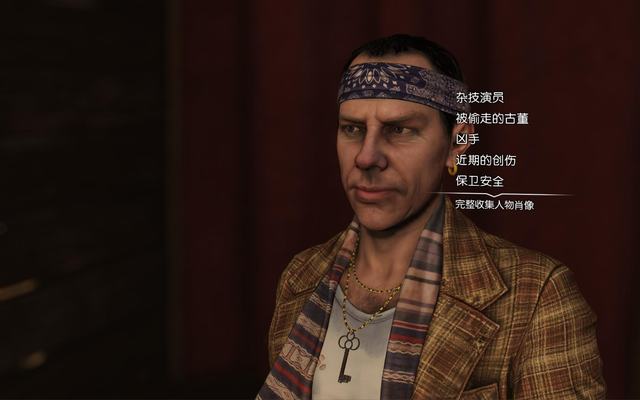Select the 杂技演员 portrait trait
Image resolution: width=640 pixels, height=400 pixels.
pyautogui.click(x=479, y=98)
